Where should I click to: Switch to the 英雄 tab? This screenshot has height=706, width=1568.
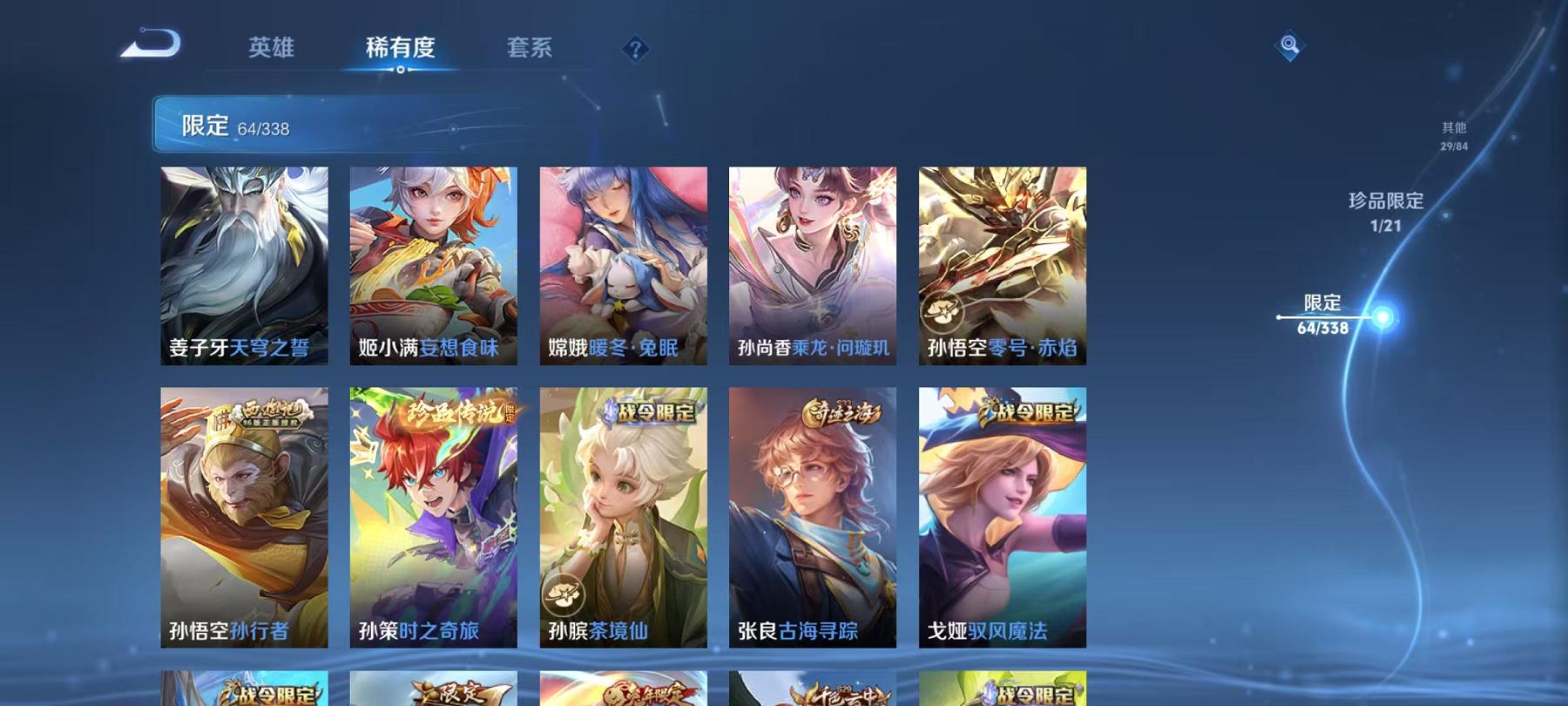[x=272, y=48]
